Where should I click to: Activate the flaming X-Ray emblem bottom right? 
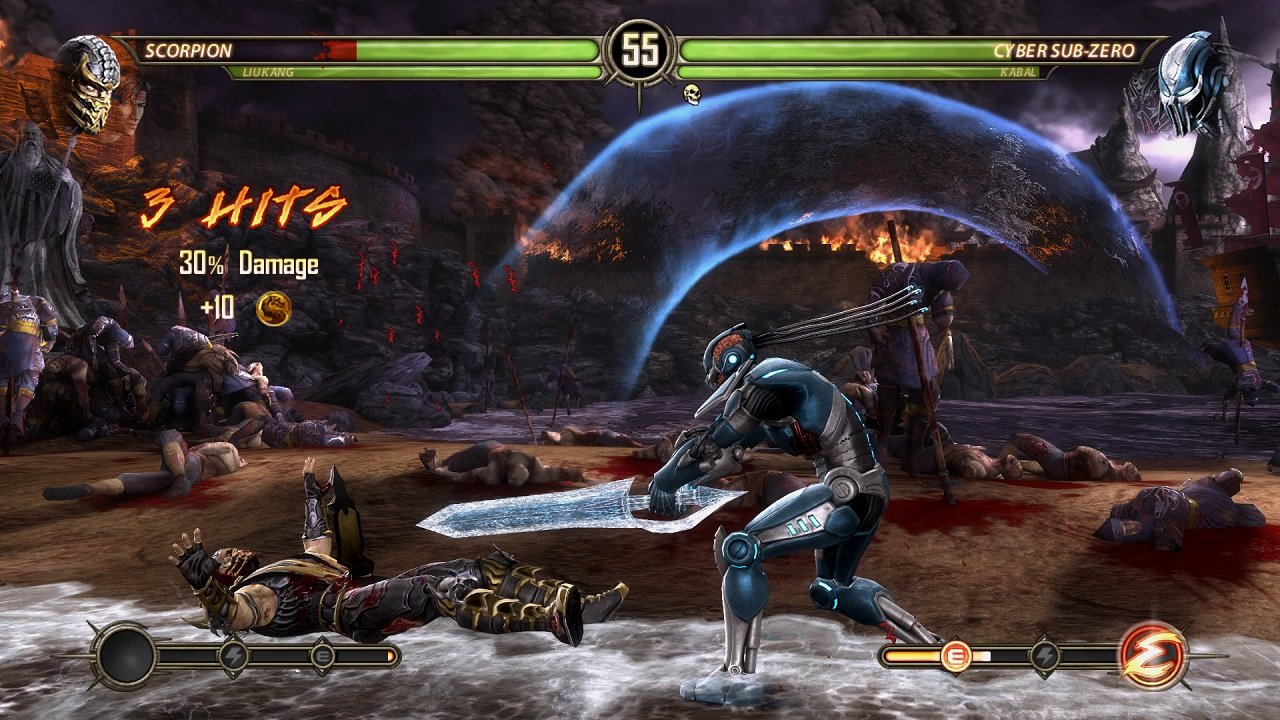(1152, 657)
